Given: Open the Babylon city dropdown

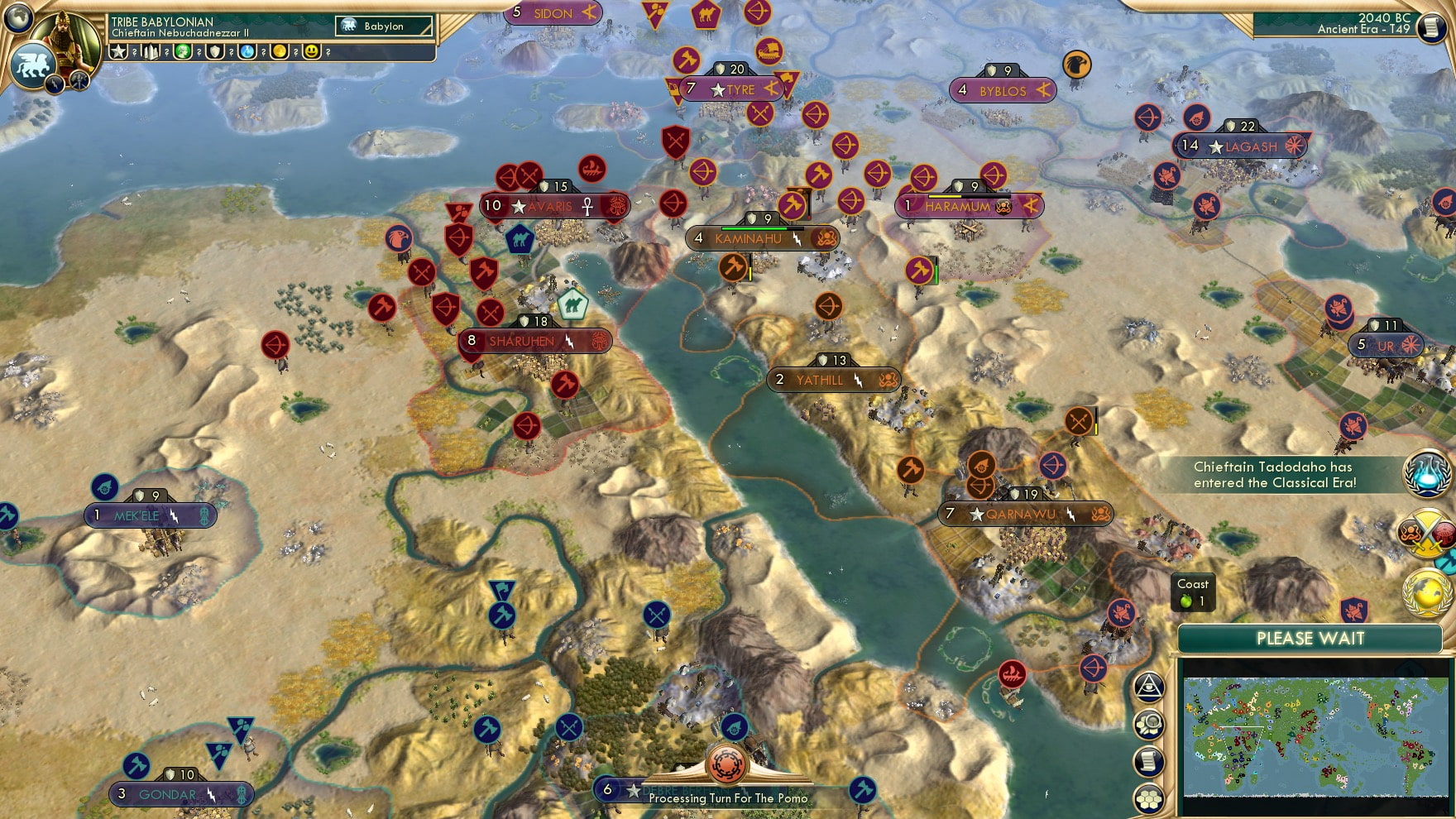Looking at the screenshot, I should click(x=385, y=26).
